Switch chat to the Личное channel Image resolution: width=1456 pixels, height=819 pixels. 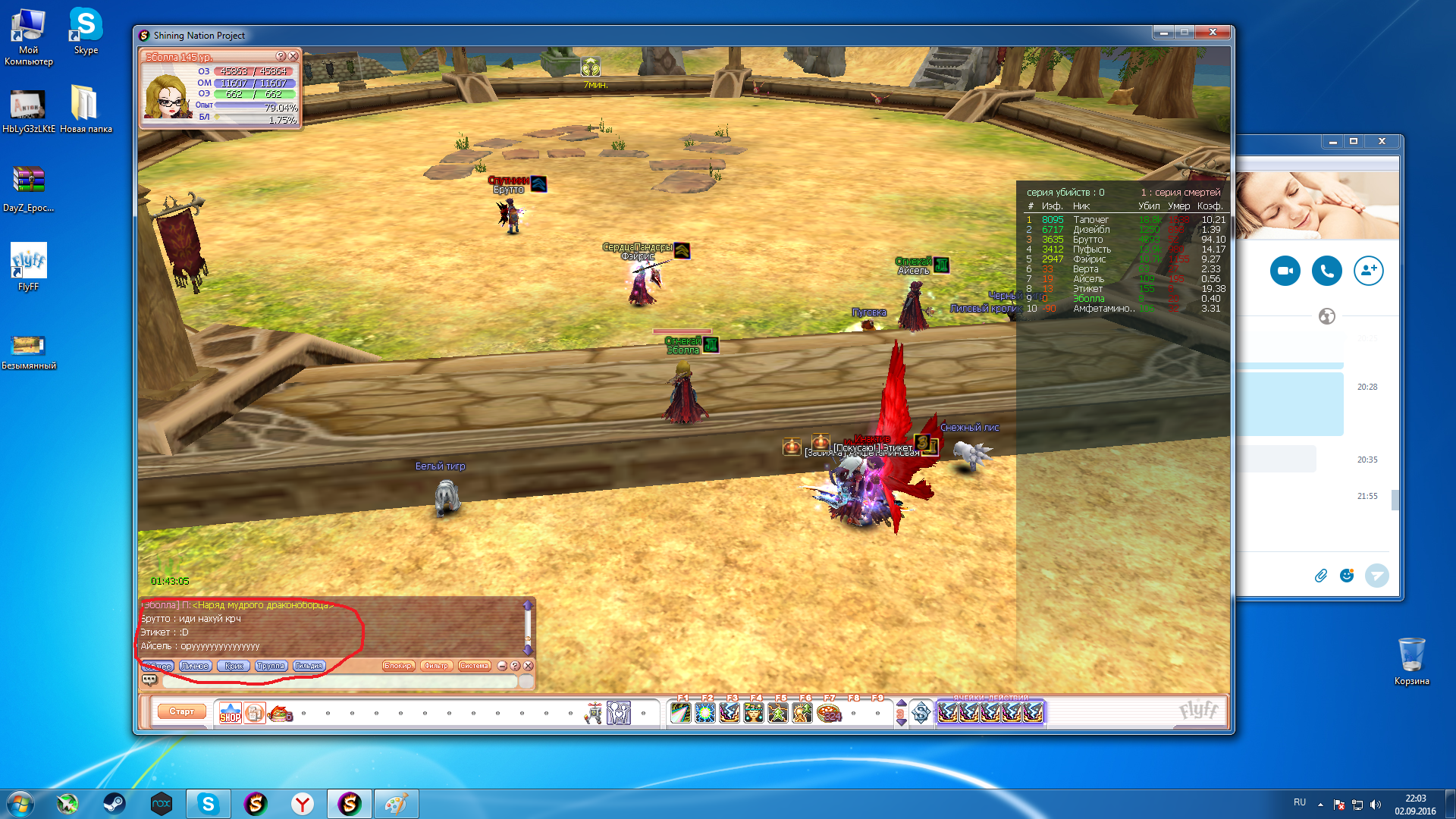coord(195,666)
